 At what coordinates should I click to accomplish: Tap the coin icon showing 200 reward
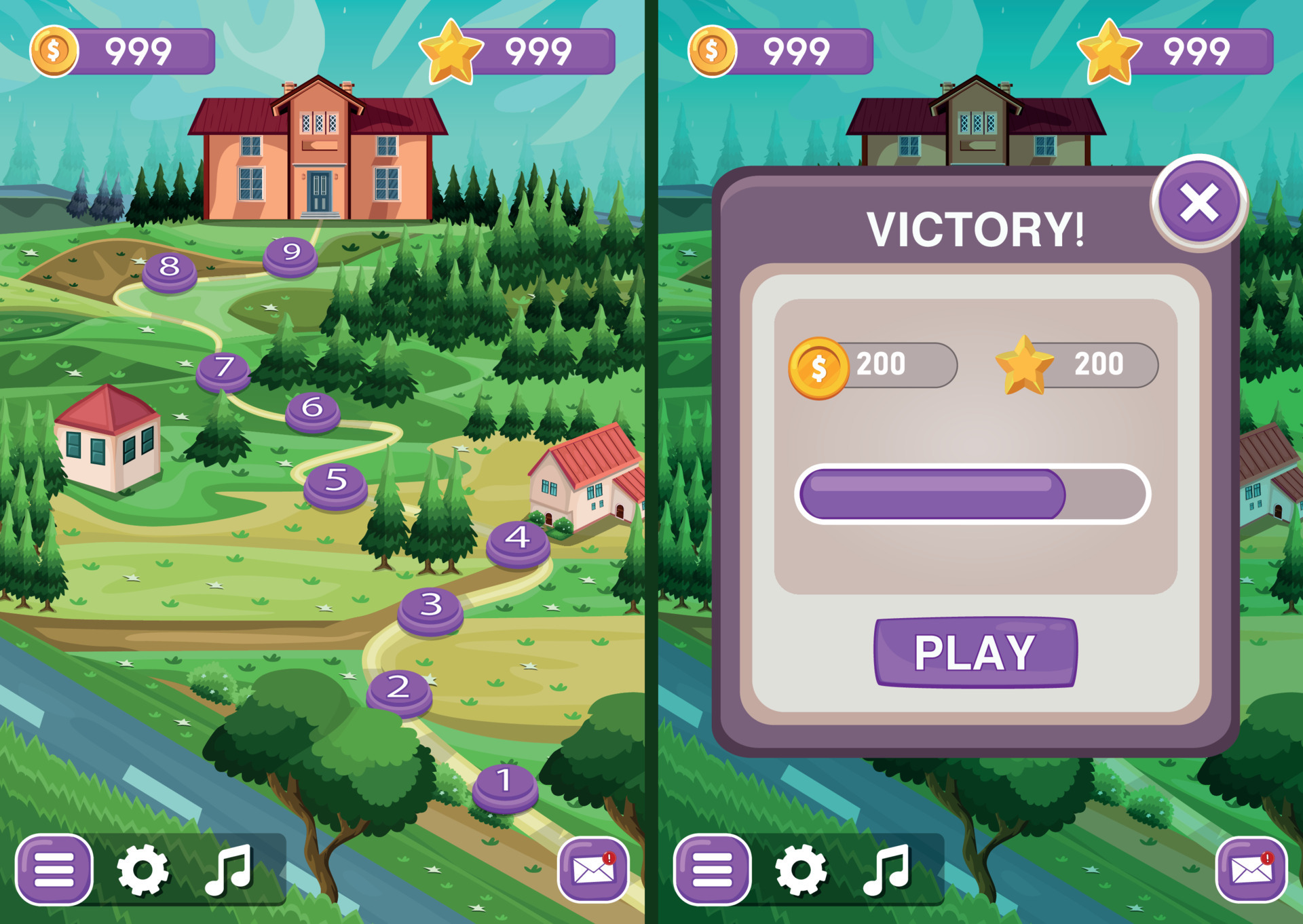820,365
